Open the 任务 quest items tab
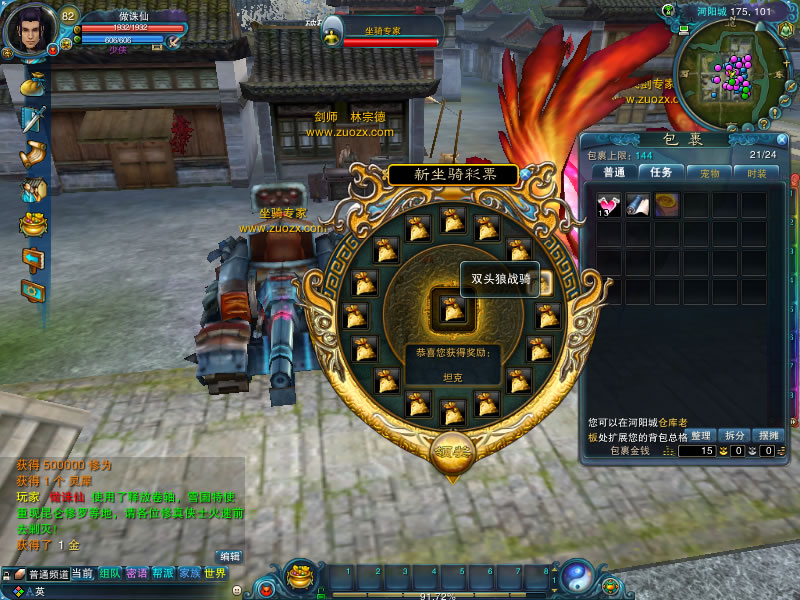This screenshot has width=800, height=600. [661, 173]
